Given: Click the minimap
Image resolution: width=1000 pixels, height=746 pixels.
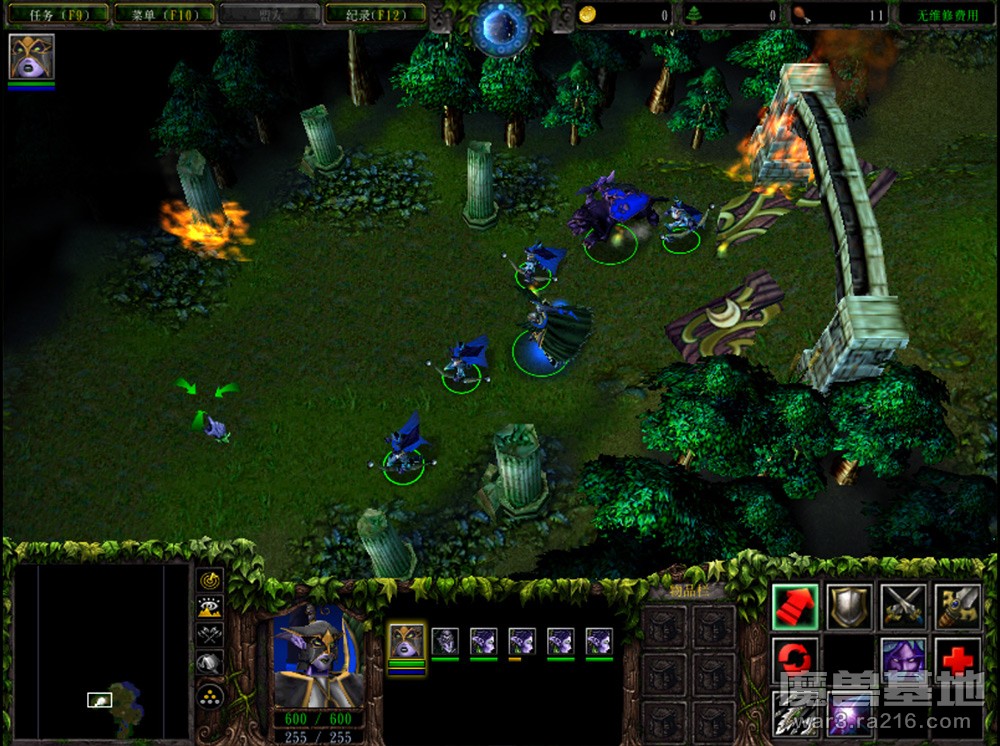Looking at the screenshot, I should click(100, 650).
